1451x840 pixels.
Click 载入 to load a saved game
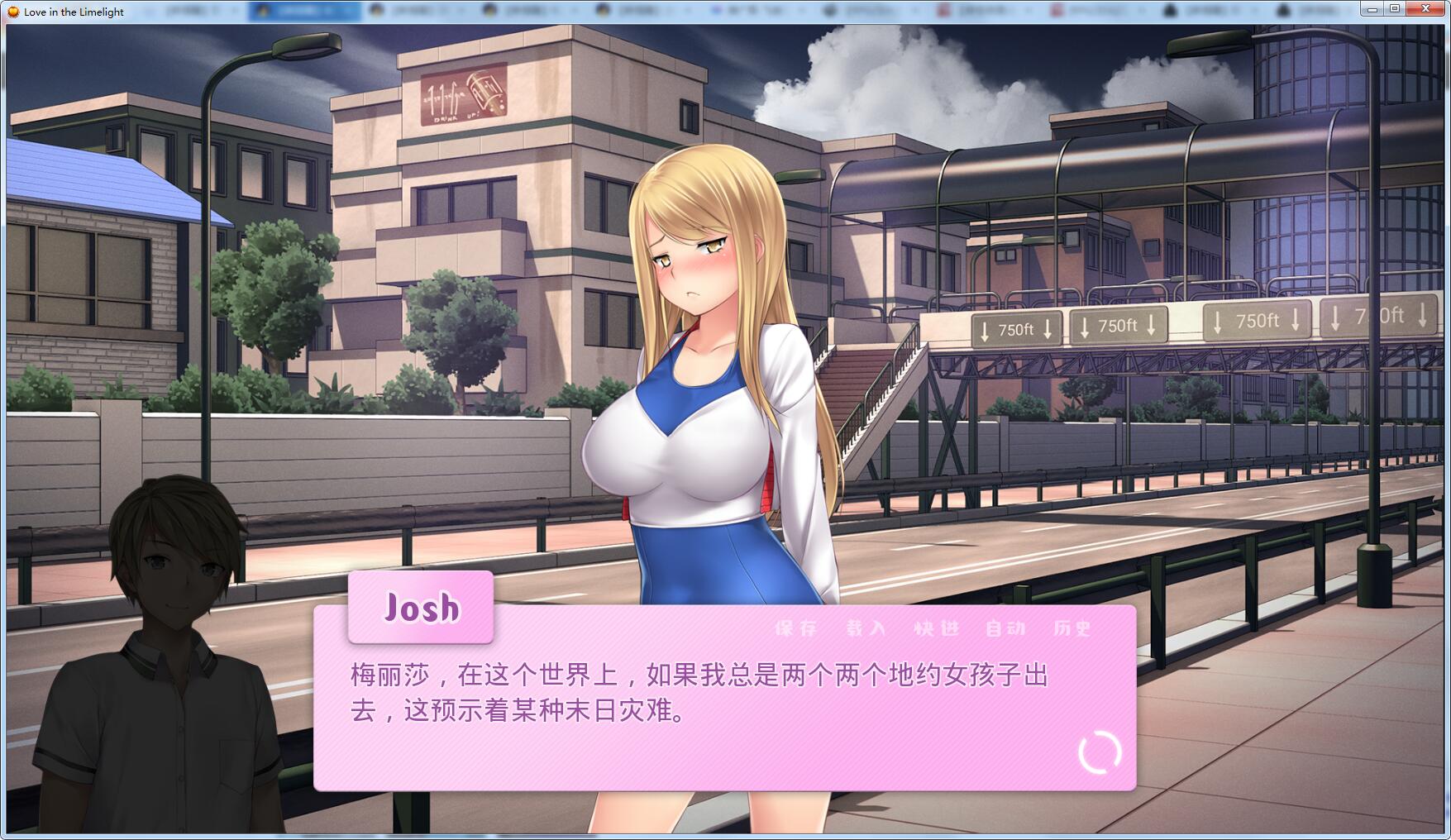tap(865, 628)
